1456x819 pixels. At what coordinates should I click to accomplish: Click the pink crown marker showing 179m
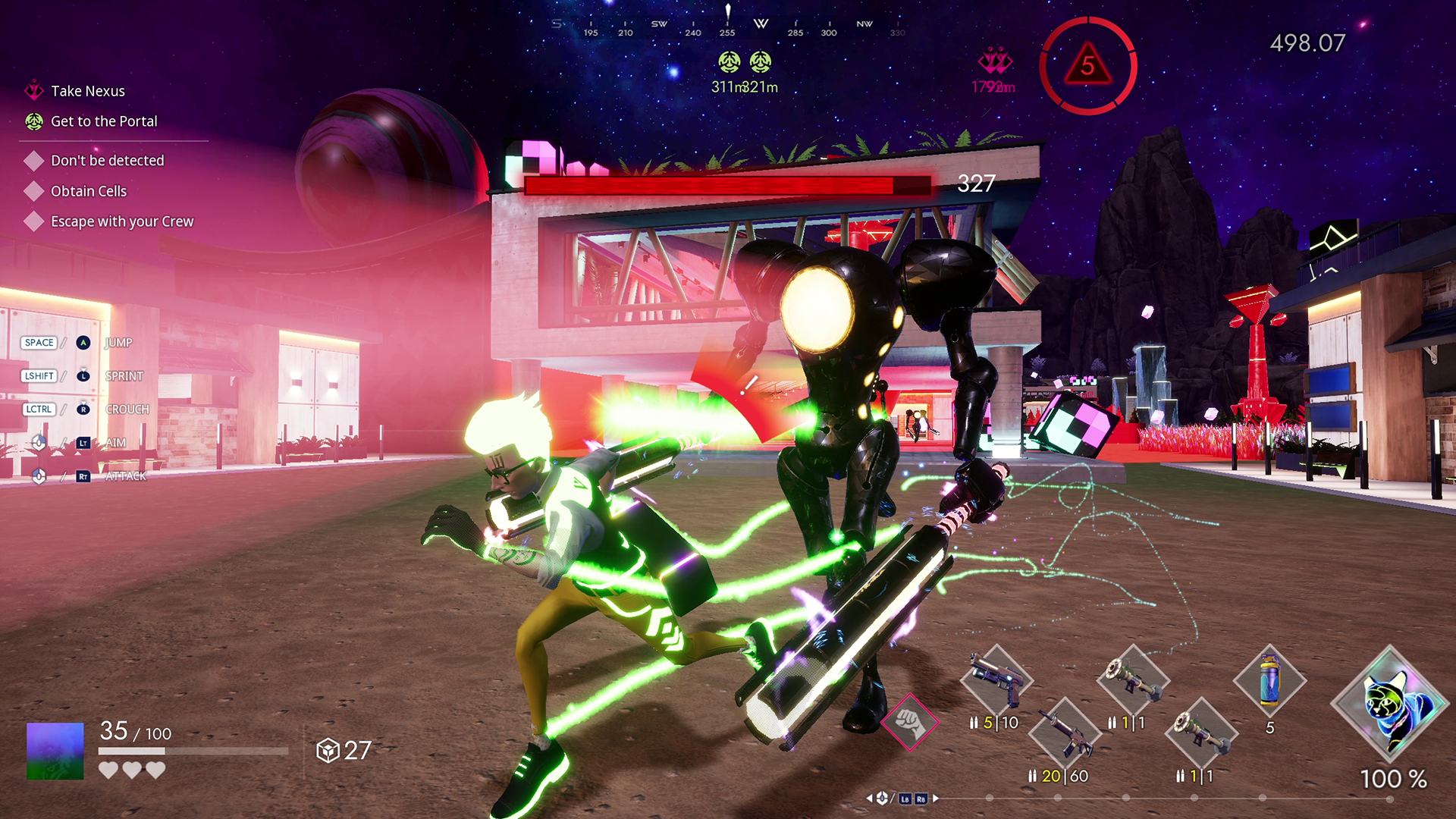tap(992, 61)
